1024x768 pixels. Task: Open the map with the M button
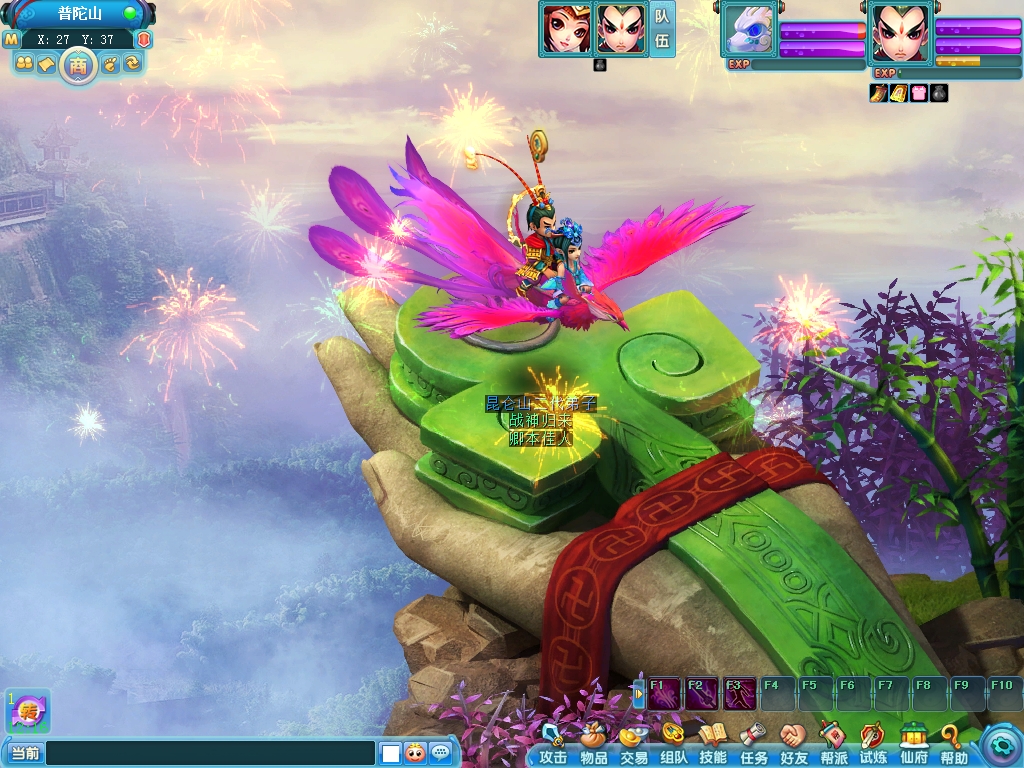[11, 39]
